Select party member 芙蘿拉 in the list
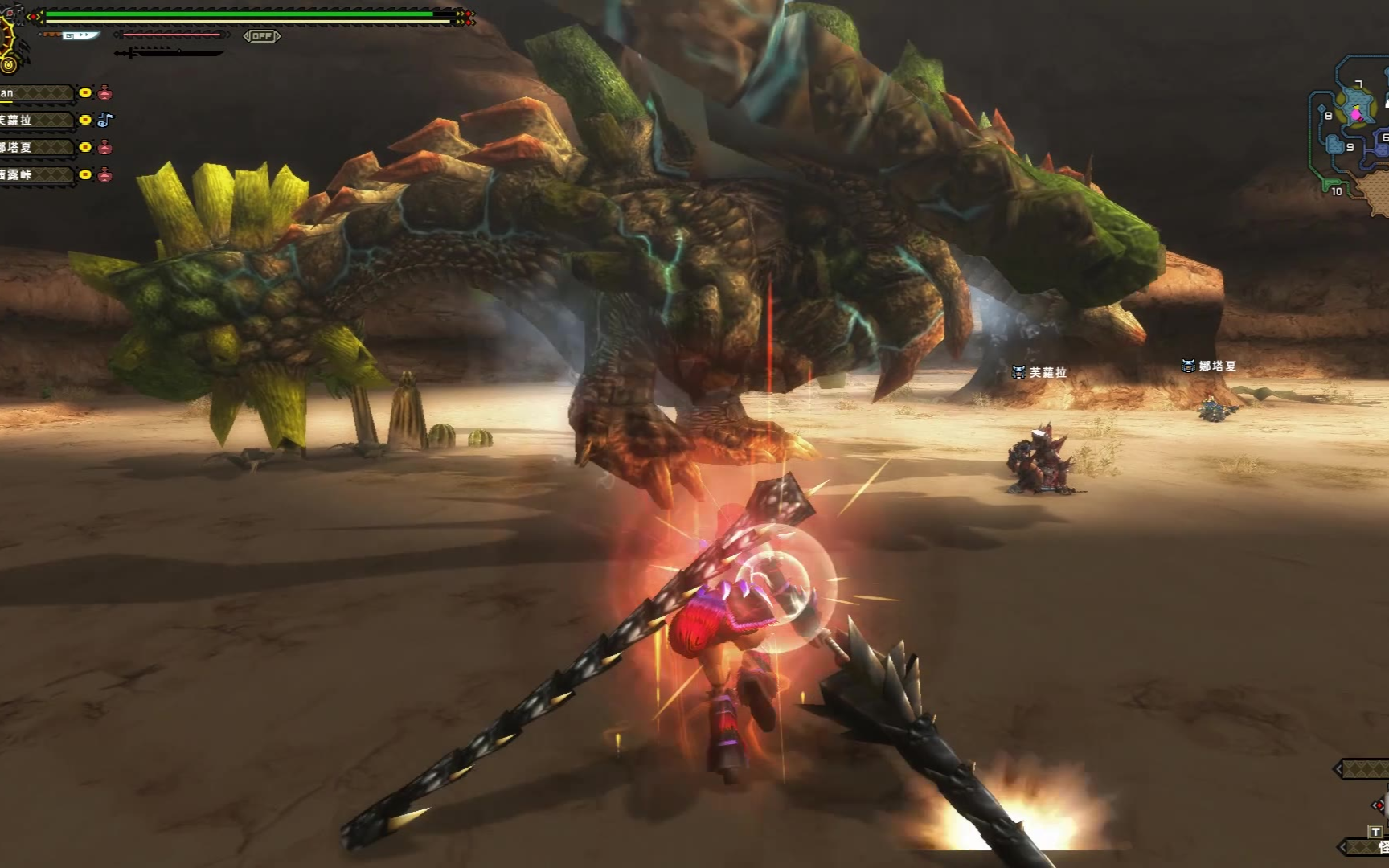The height and width of the screenshot is (868, 1389). [36, 120]
